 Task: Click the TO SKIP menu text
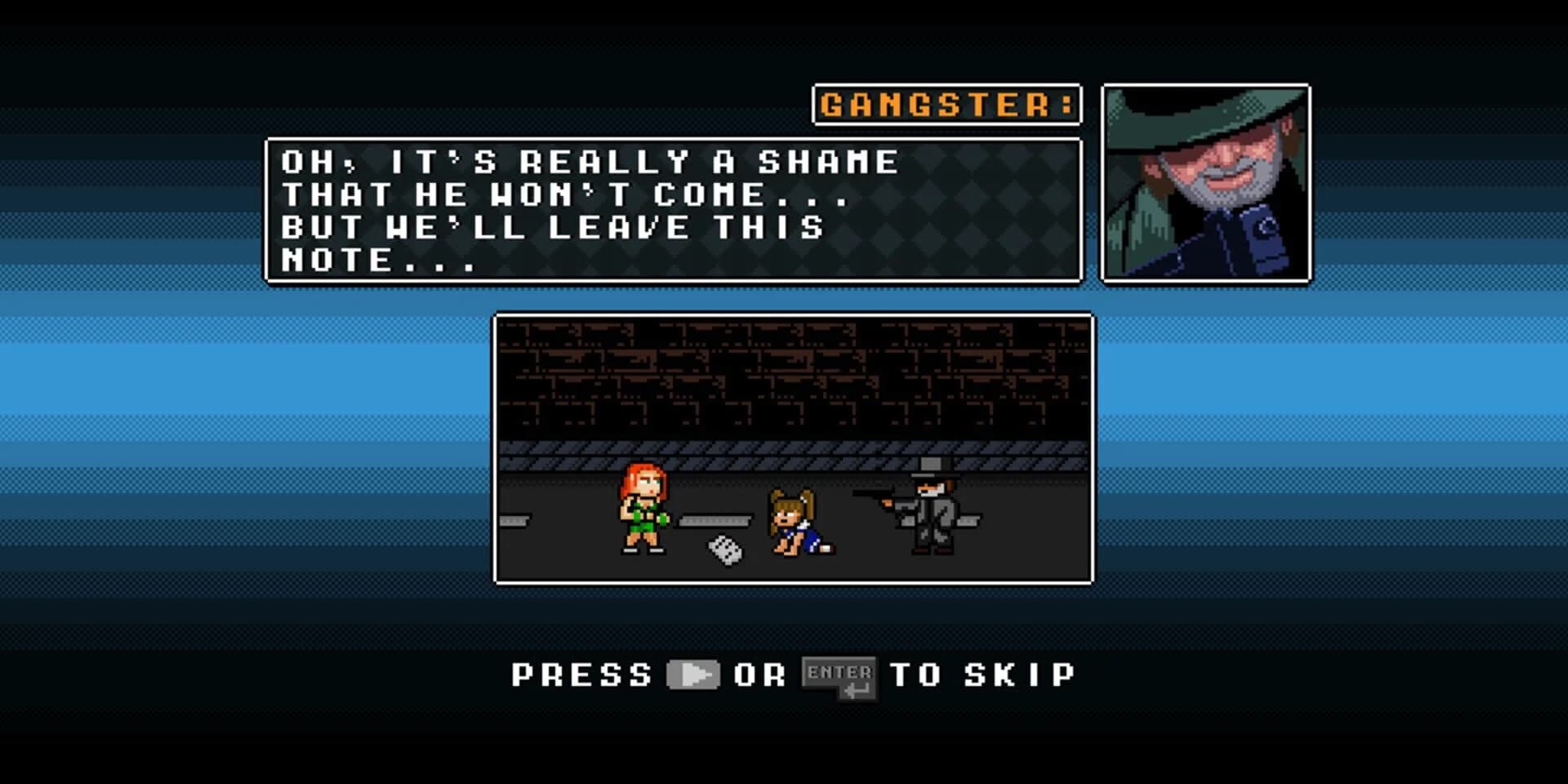[988, 675]
